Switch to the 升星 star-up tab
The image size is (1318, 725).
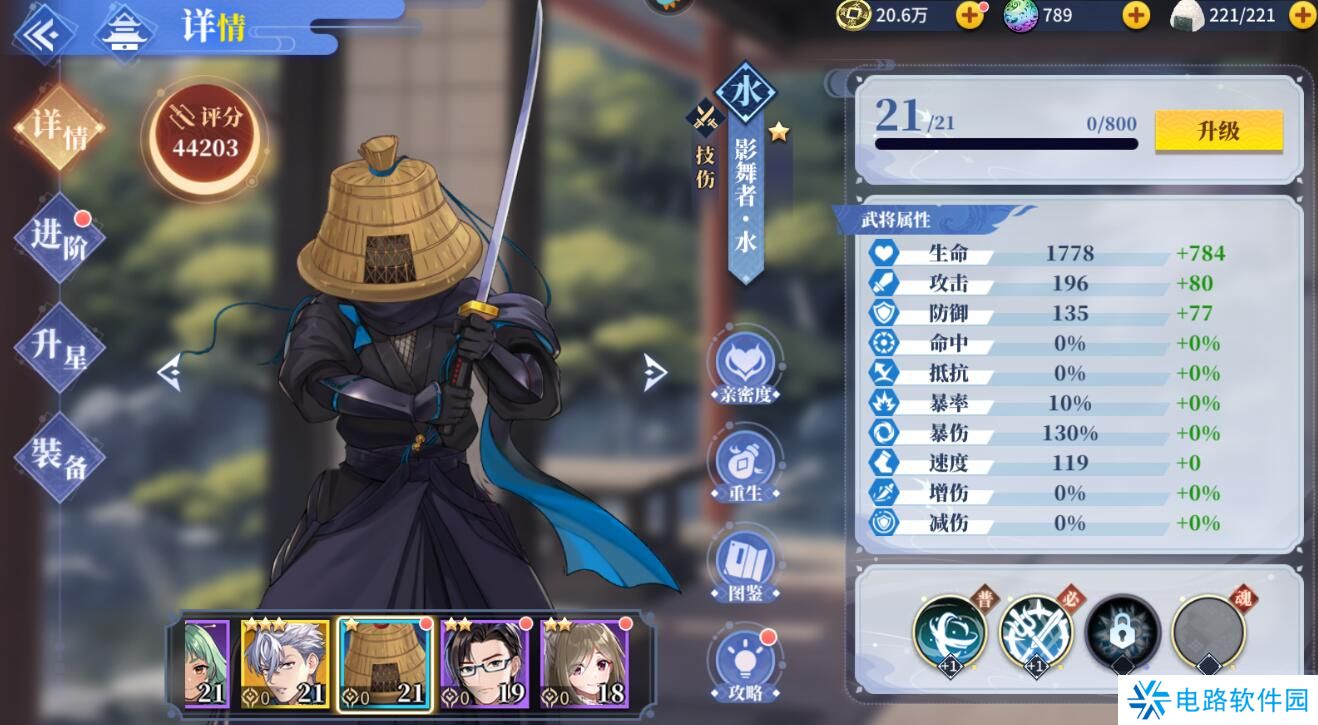tap(60, 347)
